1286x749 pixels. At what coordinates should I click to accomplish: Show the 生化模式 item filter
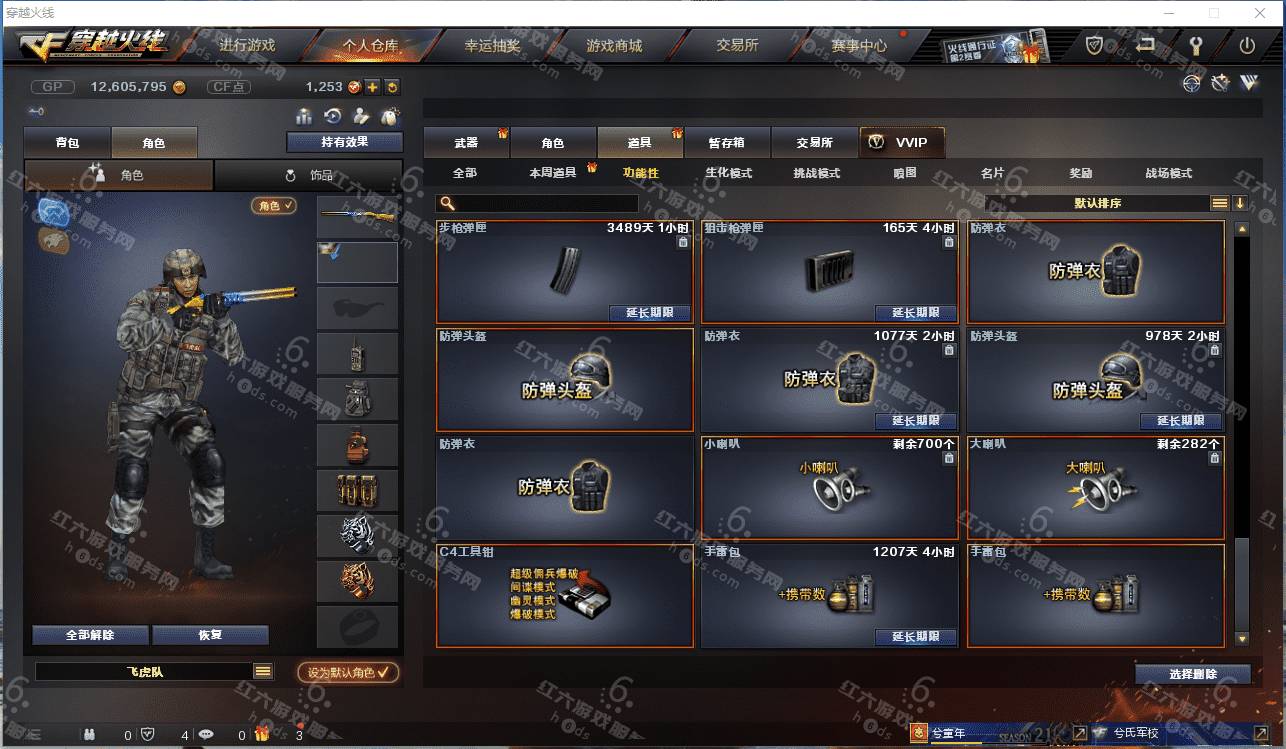pos(729,173)
